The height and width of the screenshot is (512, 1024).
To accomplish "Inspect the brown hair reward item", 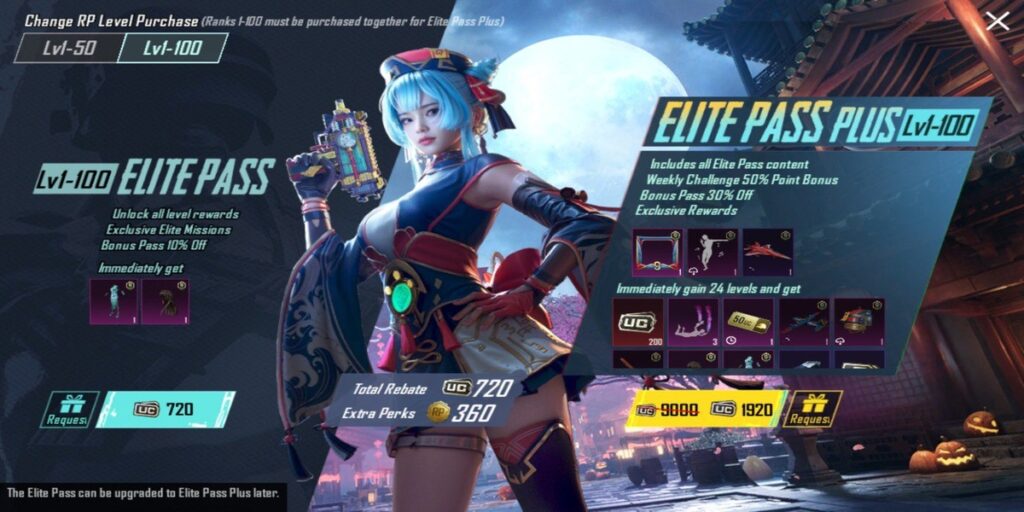I will click(165, 301).
